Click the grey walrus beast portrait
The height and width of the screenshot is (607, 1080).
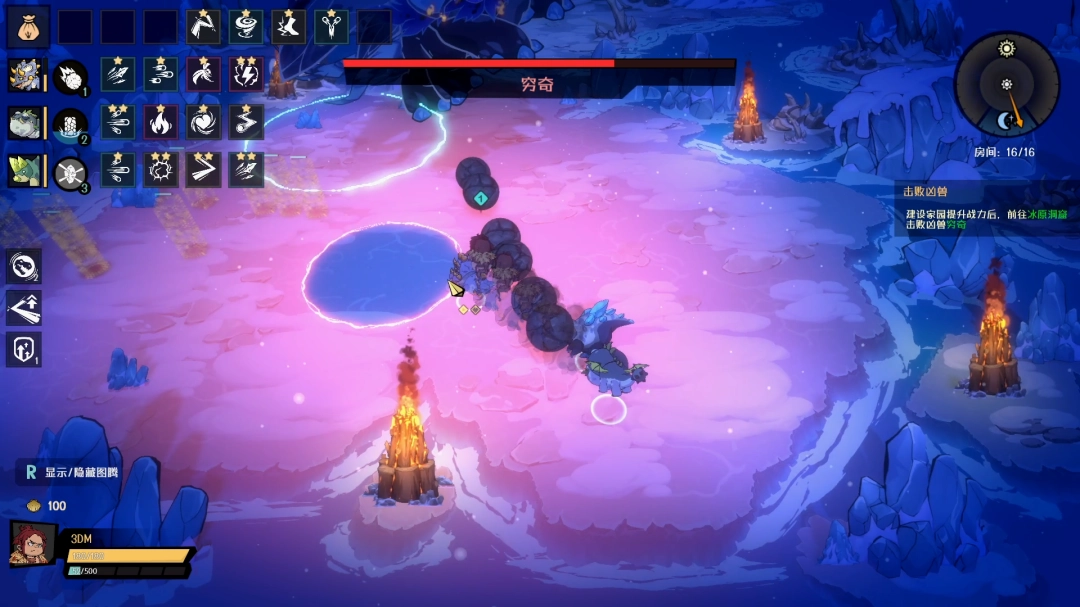click(x=24, y=123)
